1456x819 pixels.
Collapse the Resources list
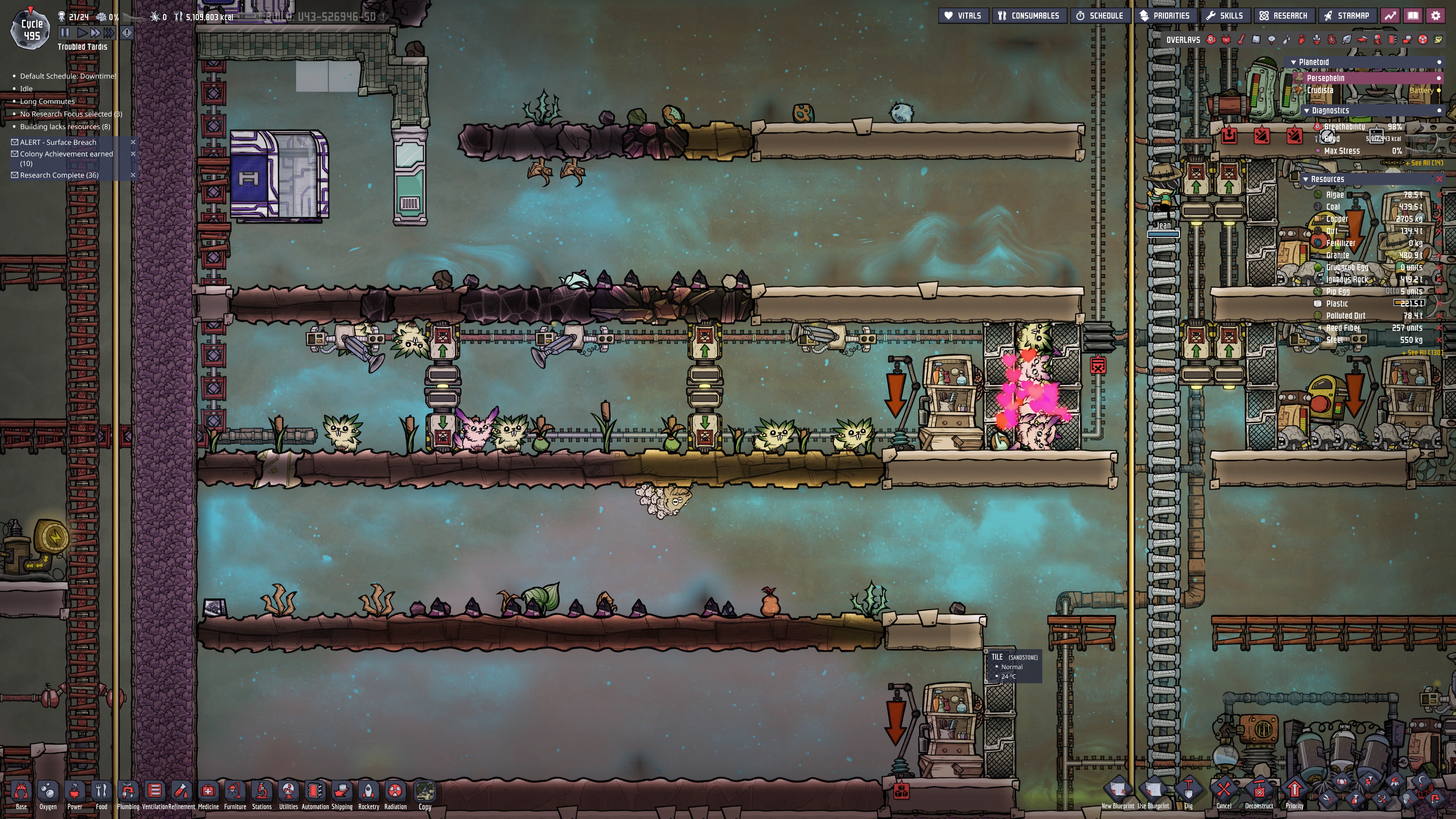[1305, 179]
